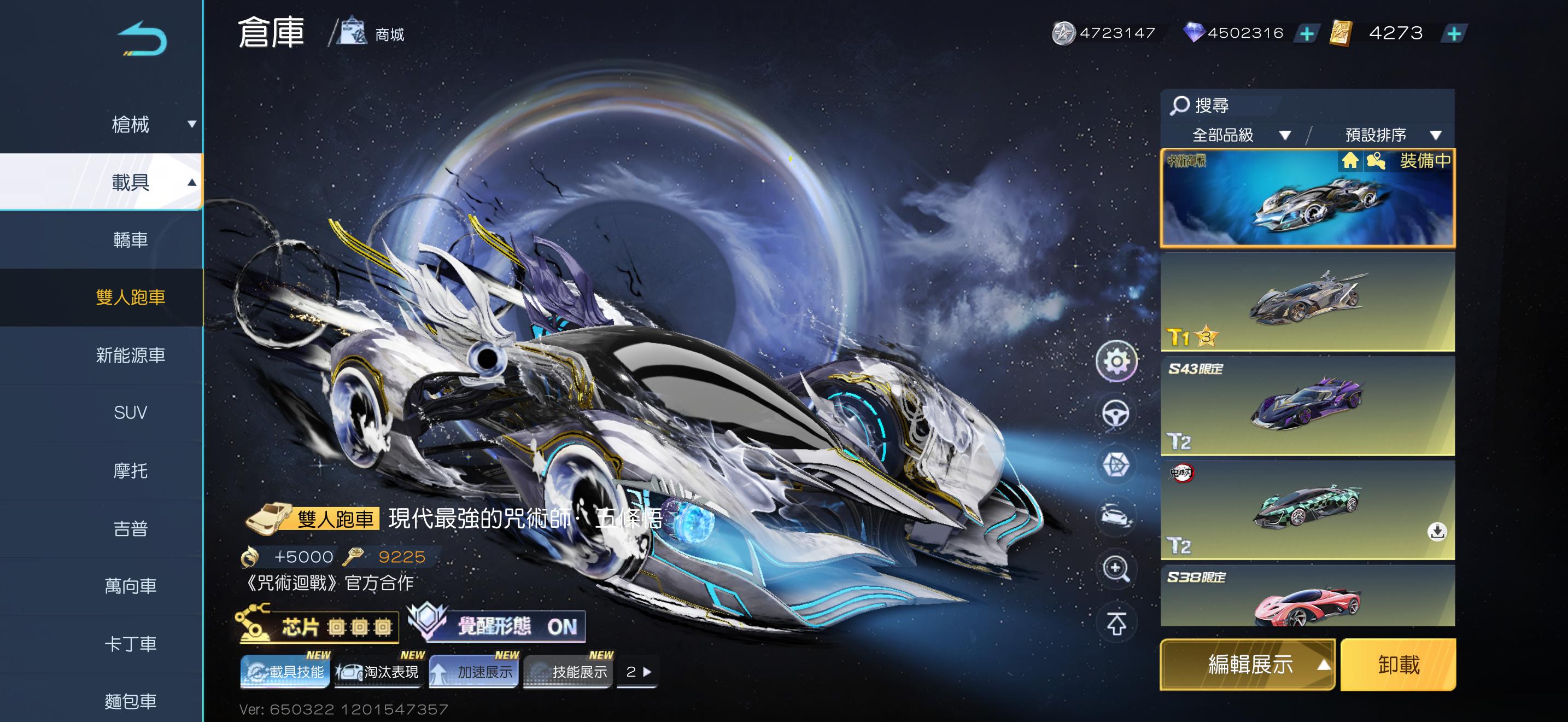
Task: Open the 預設排序 sort dropdown
Action: 1391,135
